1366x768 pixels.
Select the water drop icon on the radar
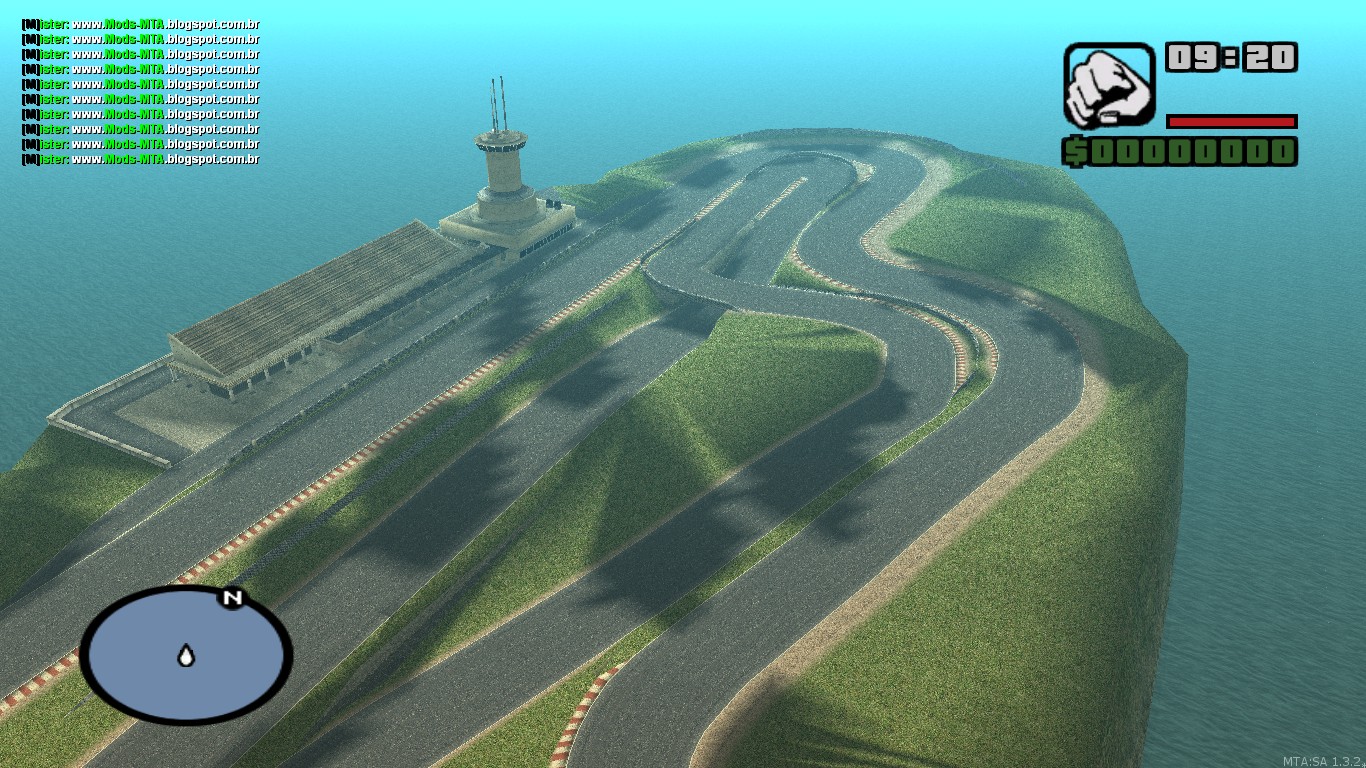coord(184,655)
